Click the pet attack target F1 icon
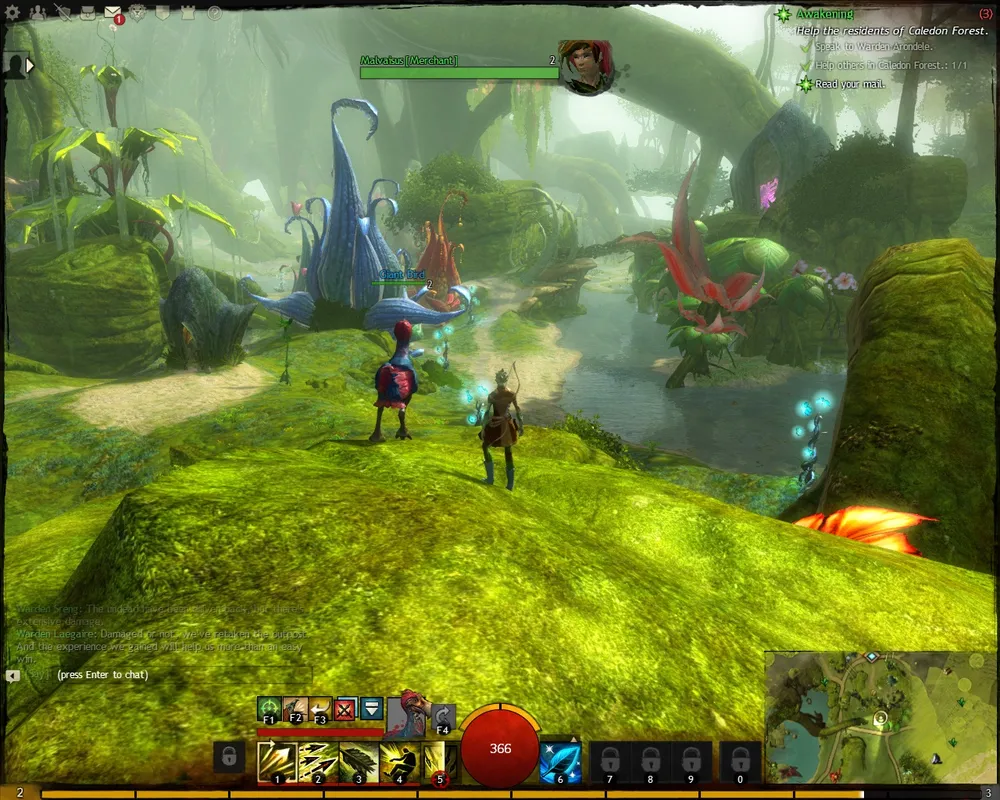The image size is (1000, 800). (x=268, y=709)
